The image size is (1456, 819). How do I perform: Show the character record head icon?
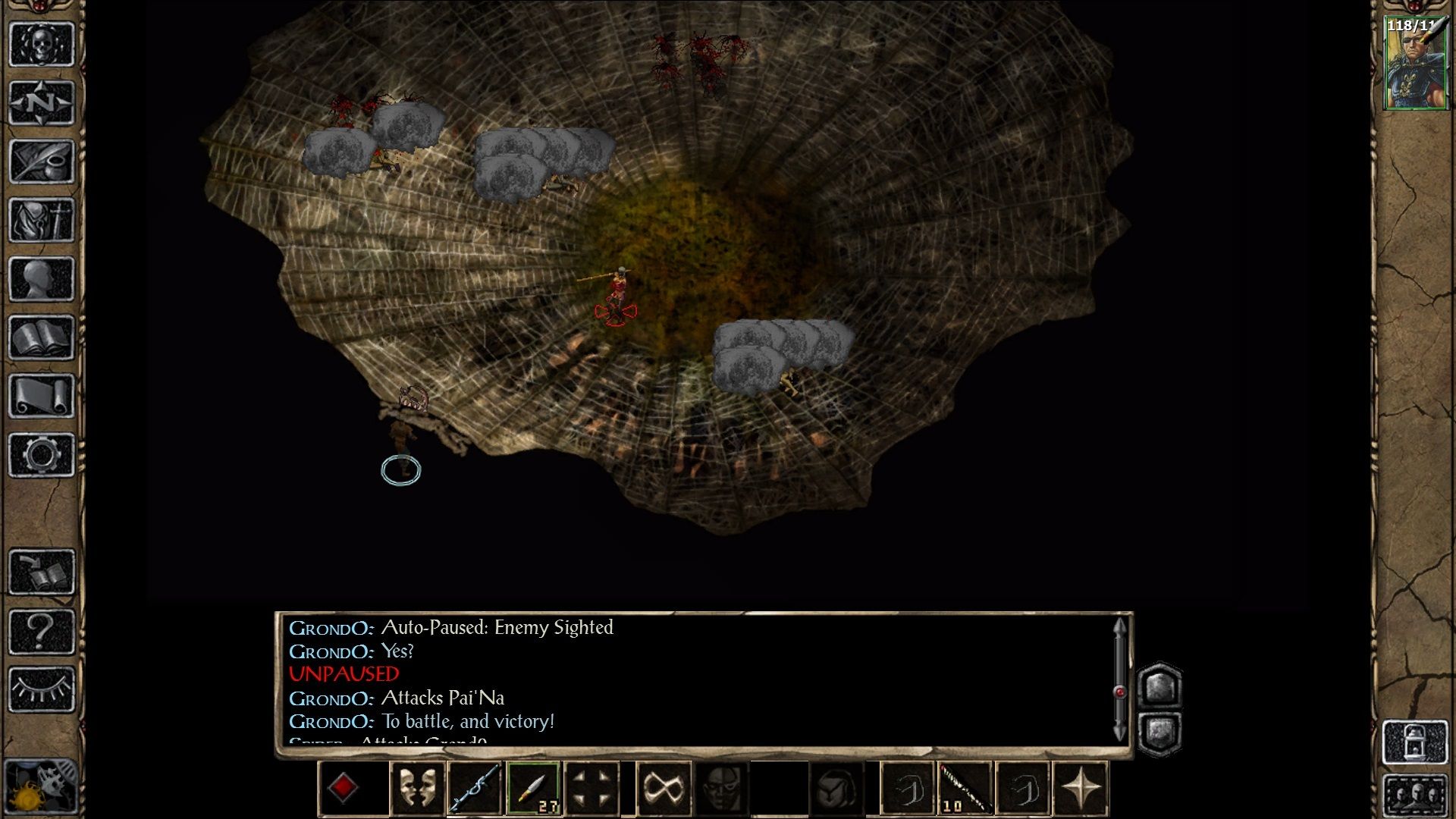[42, 278]
